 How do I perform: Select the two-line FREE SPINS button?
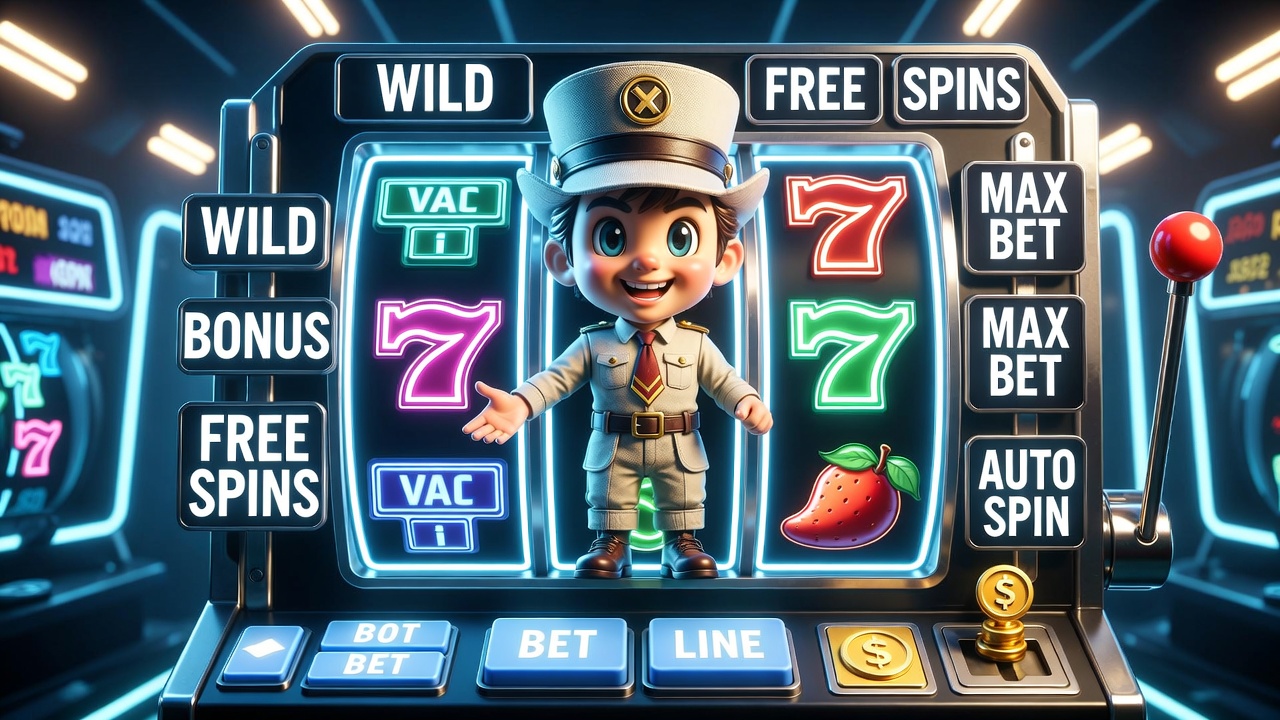[x=253, y=466]
